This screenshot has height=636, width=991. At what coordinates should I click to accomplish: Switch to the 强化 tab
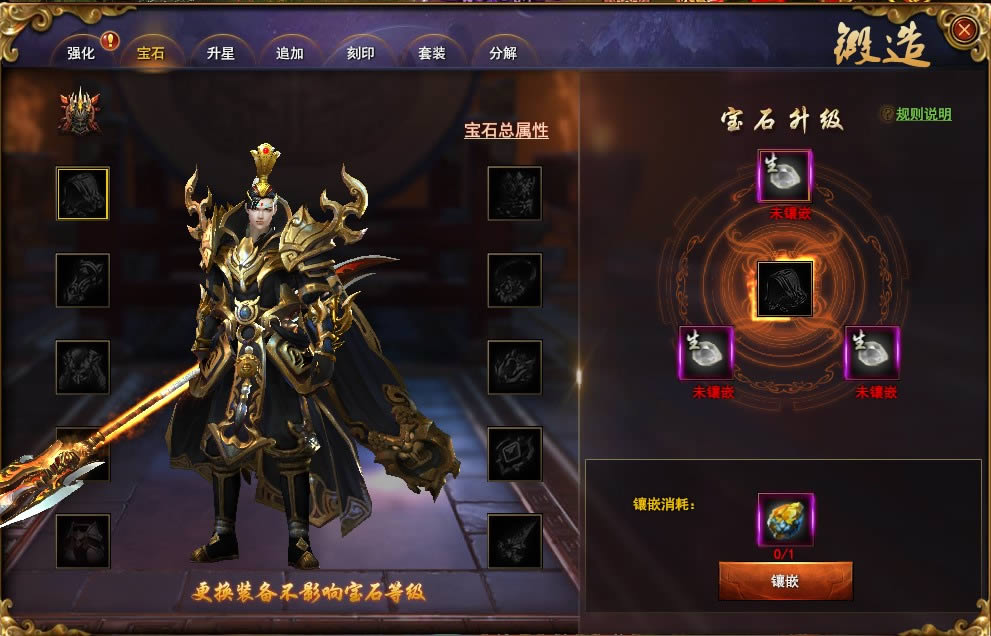tap(81, 53)
